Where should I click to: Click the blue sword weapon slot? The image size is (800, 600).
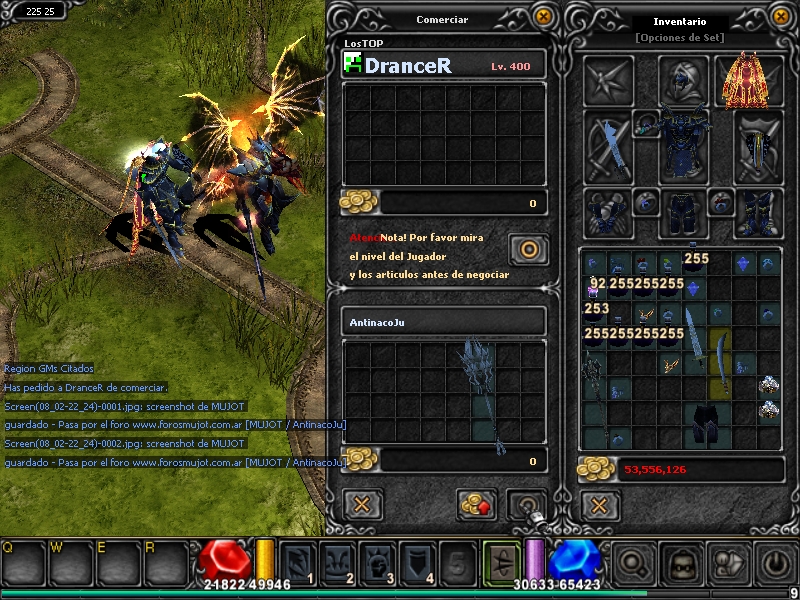pos(608,147)
